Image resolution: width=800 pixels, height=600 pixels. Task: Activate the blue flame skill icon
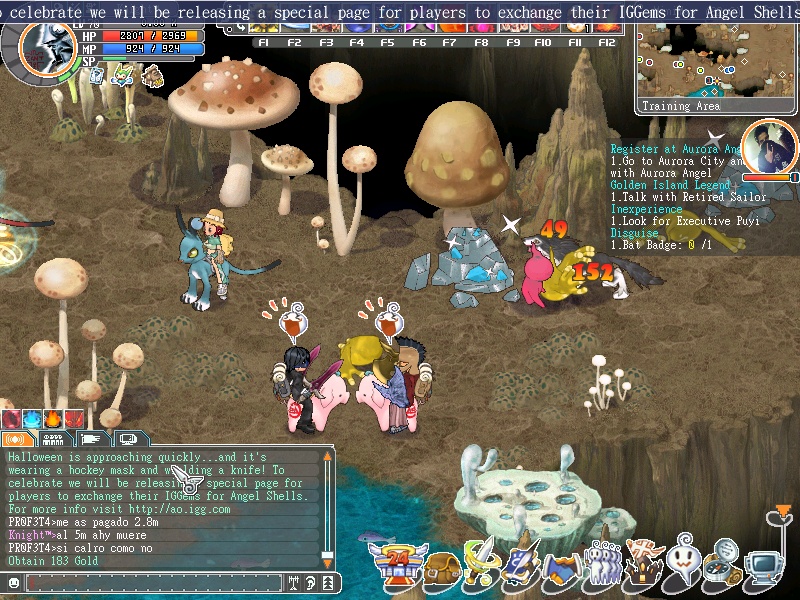coord(30,418)
